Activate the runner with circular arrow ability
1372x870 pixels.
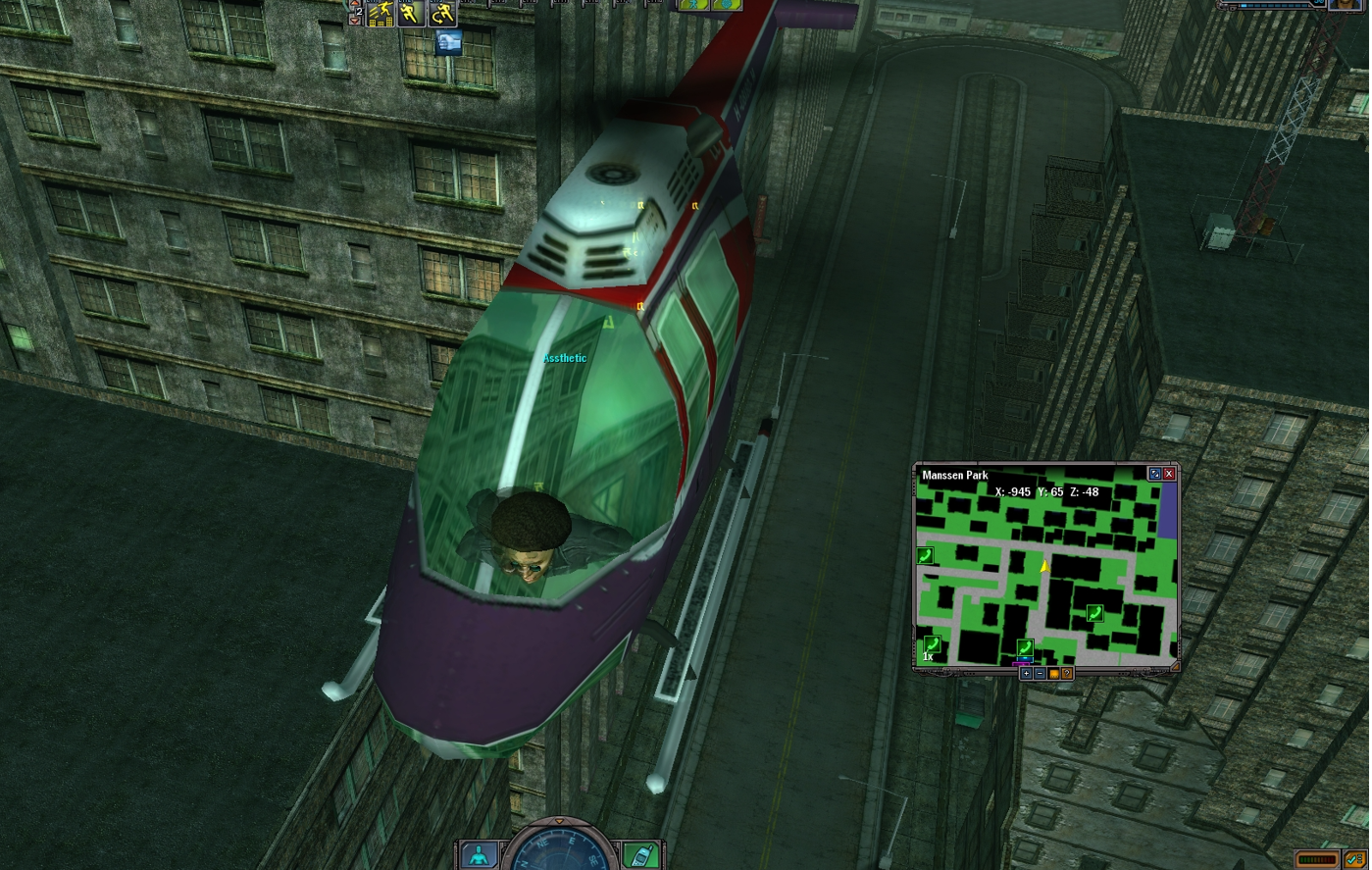(x=442, y=13)
